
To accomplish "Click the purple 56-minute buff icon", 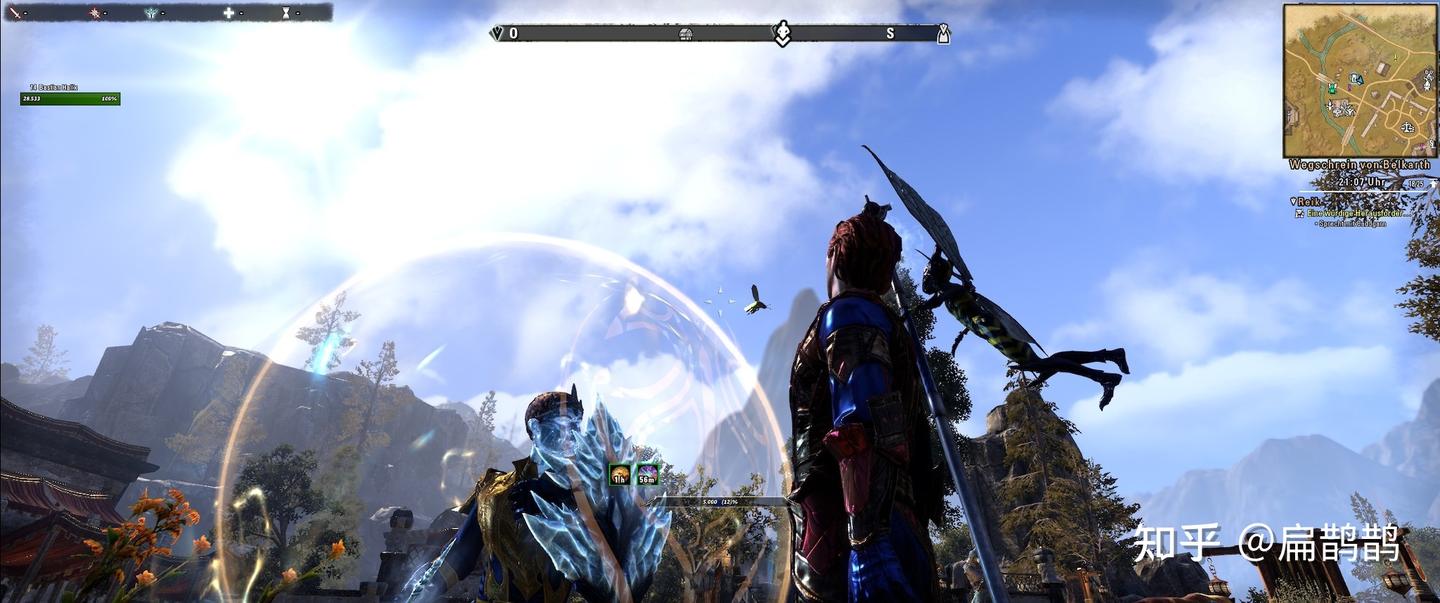I will pos(647,475).
